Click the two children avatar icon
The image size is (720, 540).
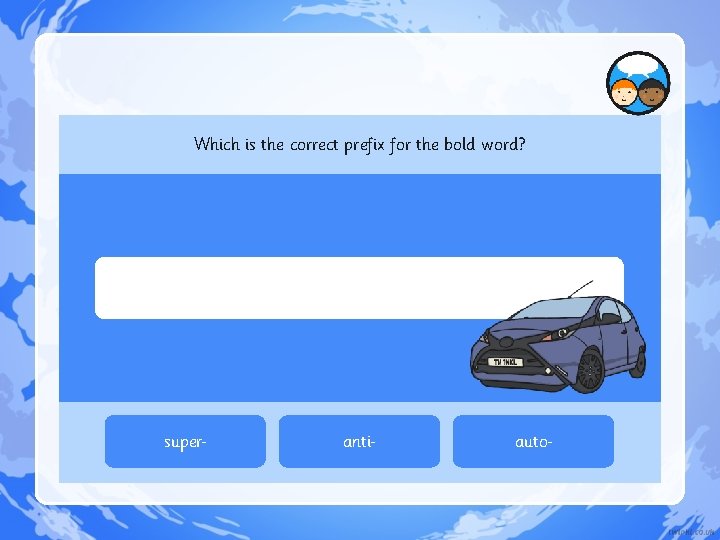click(x=638, y=84)
